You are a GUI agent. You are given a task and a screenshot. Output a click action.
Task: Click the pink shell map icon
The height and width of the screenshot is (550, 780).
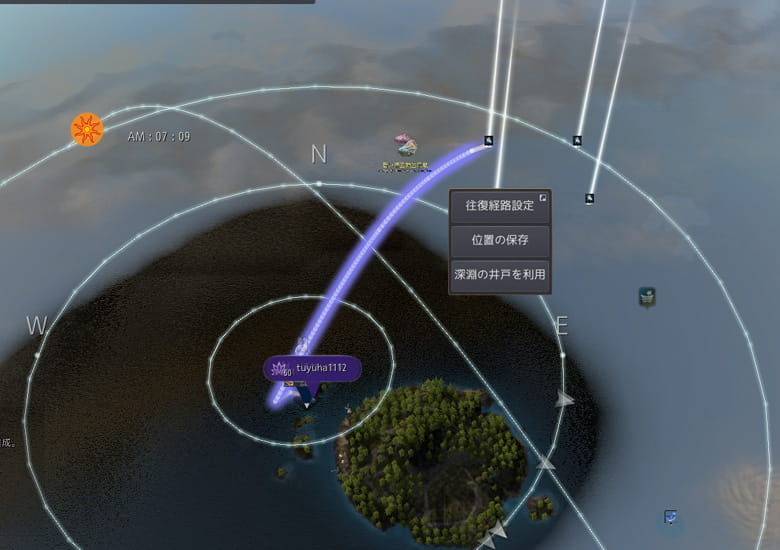405,146
